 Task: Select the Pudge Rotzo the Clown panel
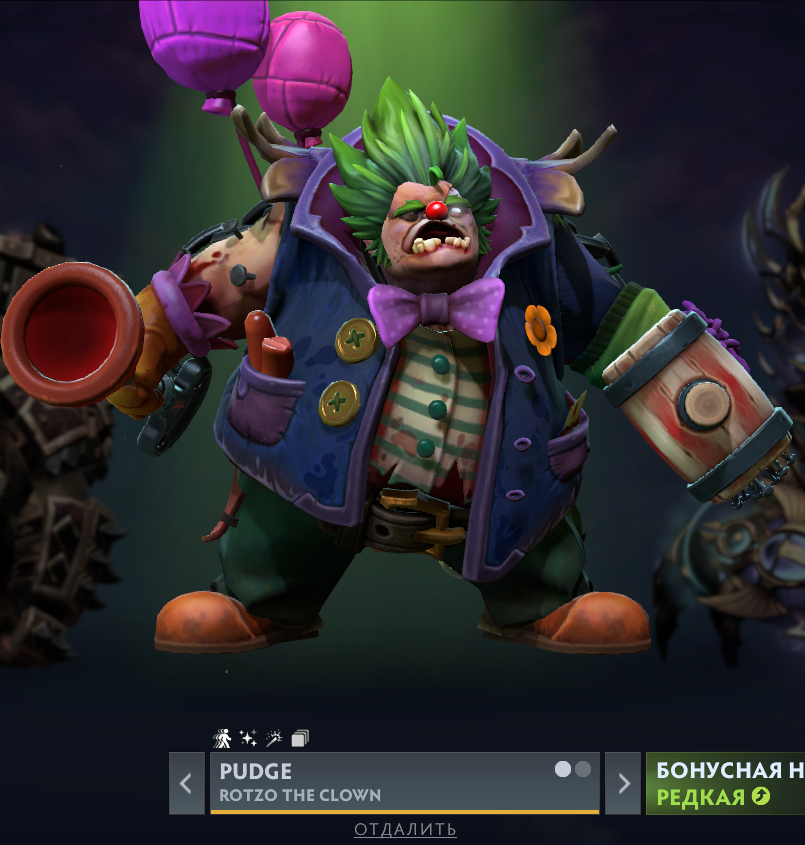click(380, 783)
